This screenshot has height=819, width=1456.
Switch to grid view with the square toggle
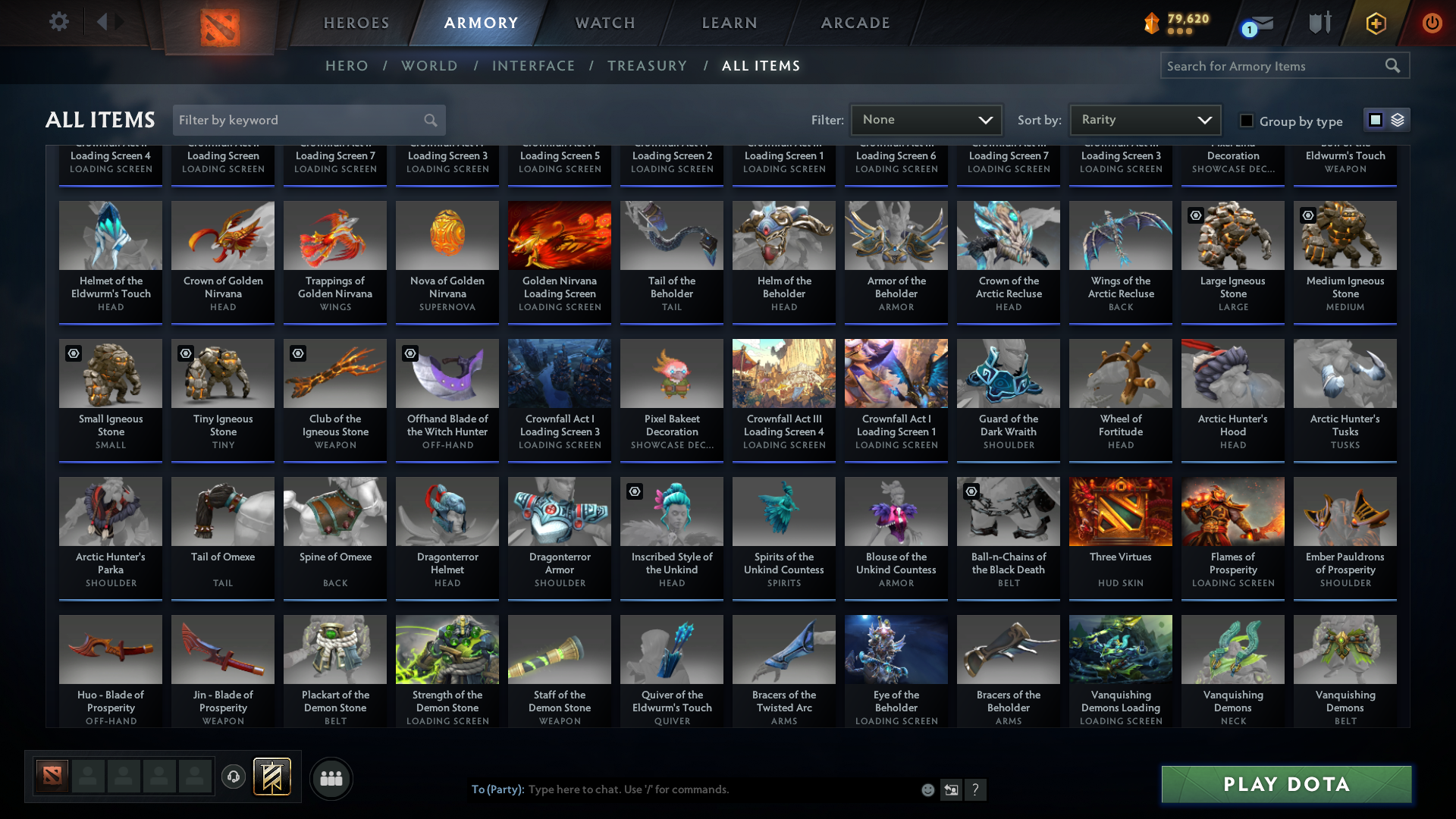(1375, 119)
